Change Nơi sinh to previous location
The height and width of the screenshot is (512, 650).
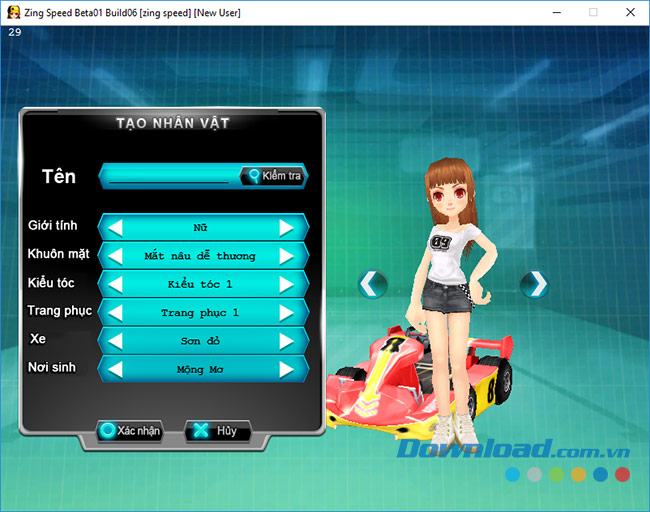pos(115,369)
